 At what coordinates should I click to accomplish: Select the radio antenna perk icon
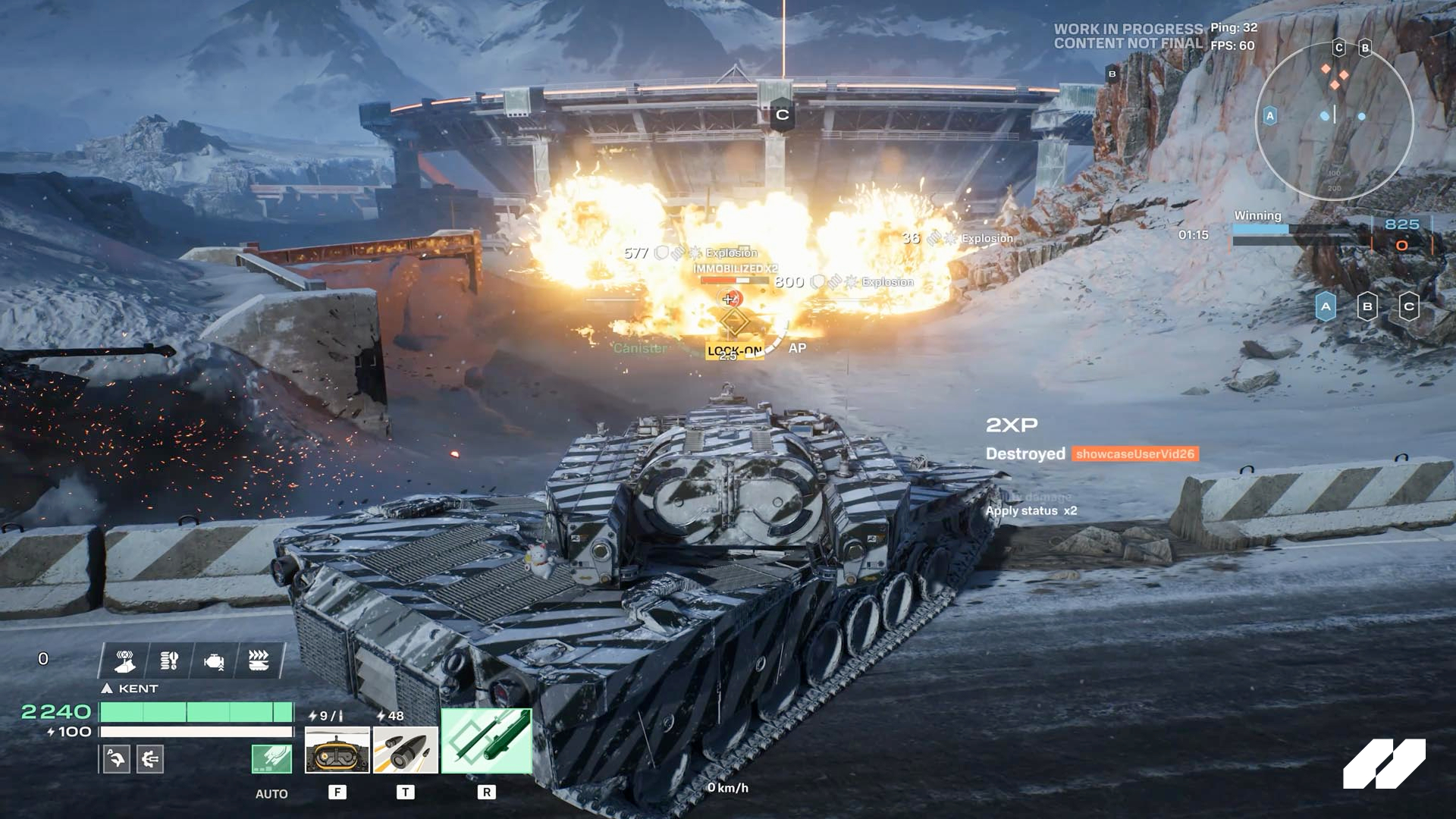click(x=125, y=661)
